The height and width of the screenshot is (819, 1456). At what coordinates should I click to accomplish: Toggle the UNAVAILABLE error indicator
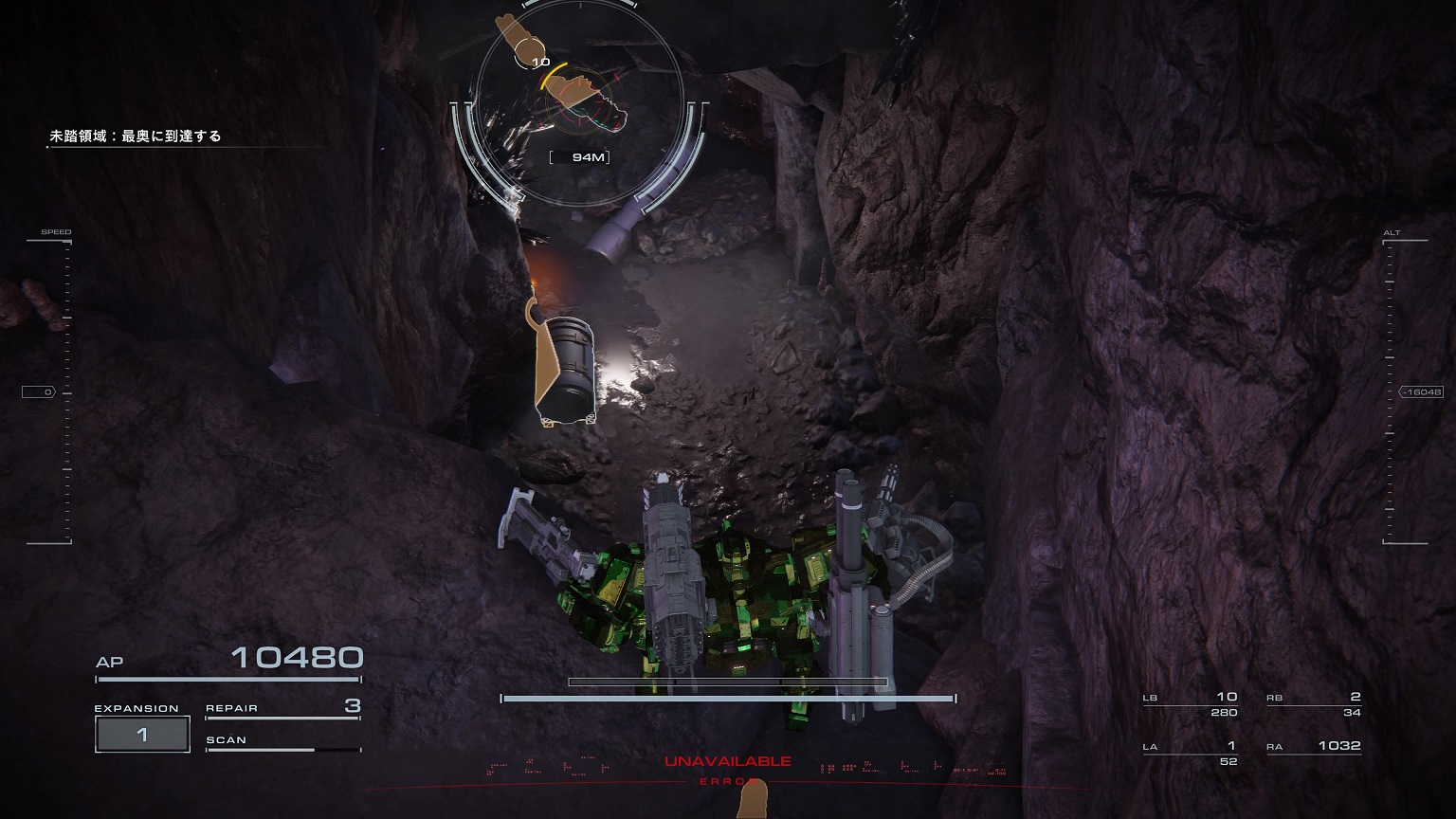(x=728, y=759)
